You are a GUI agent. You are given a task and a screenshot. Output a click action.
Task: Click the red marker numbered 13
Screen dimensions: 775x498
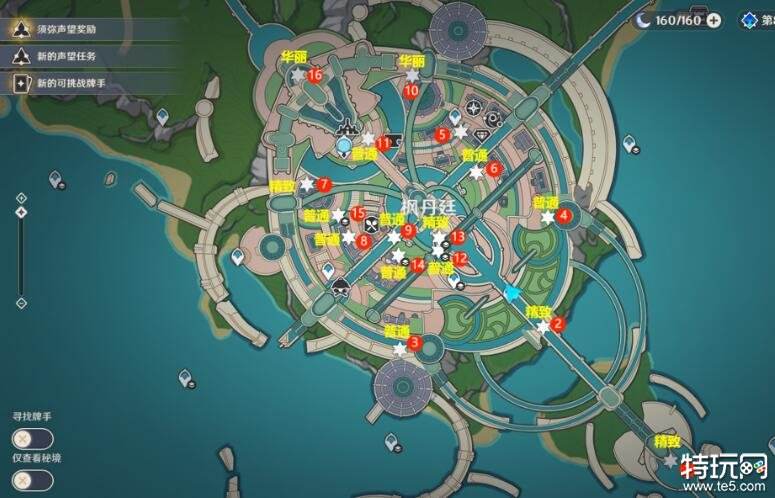[457, 237]
